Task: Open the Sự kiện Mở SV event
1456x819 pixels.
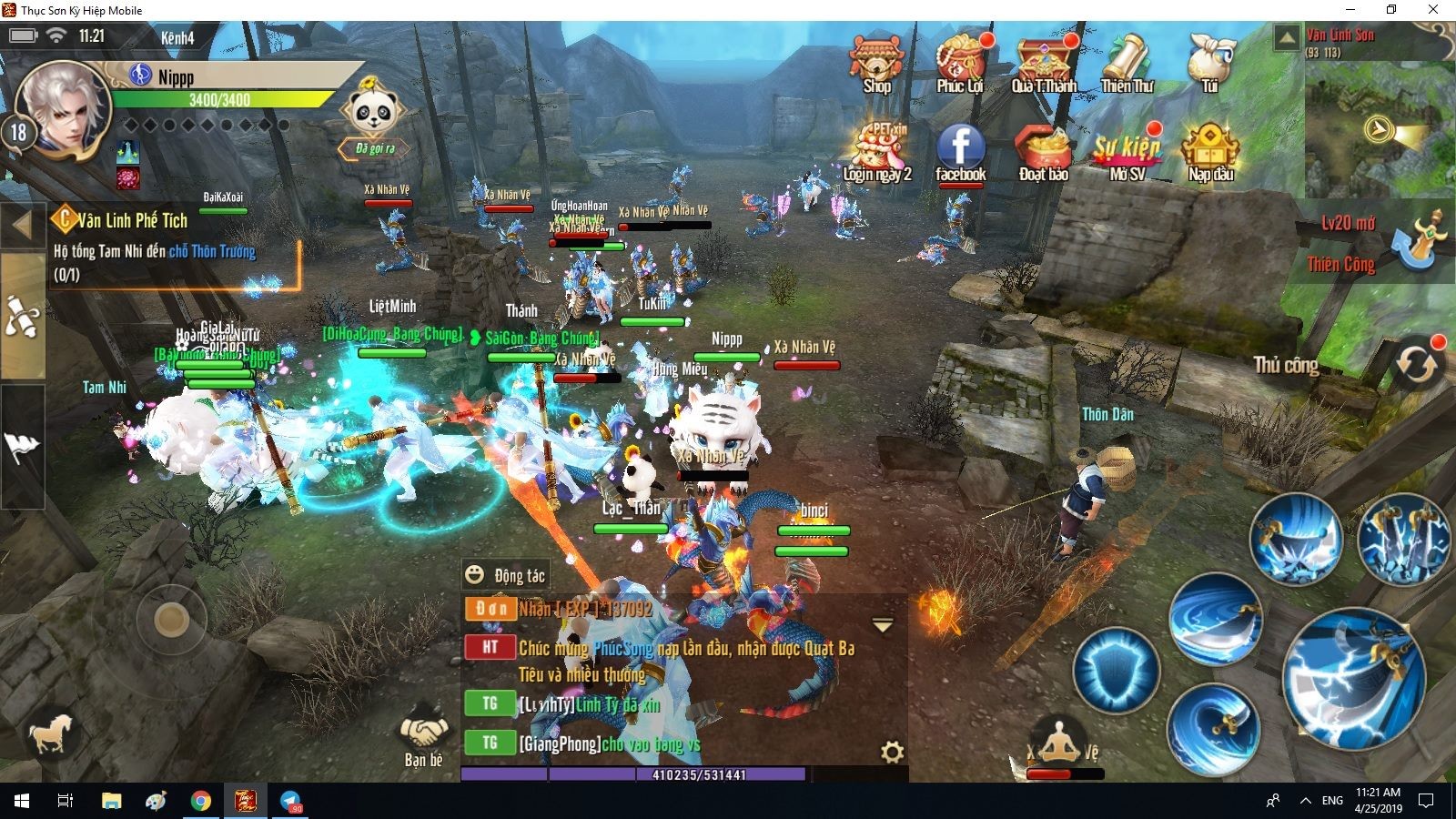Action: click(1127, 152)
